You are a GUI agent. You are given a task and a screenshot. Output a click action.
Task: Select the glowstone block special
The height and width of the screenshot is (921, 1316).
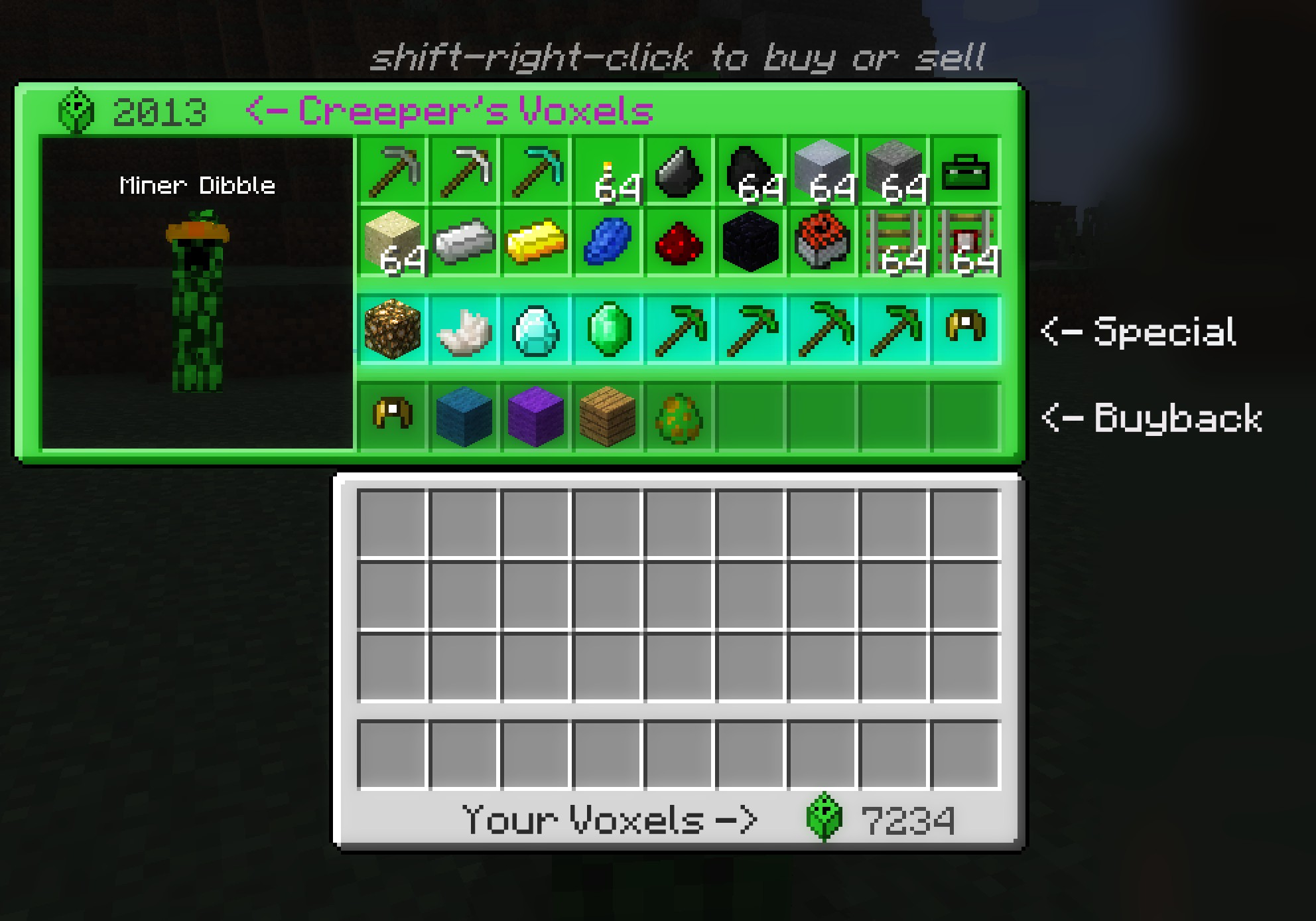(x=392, y=329)
